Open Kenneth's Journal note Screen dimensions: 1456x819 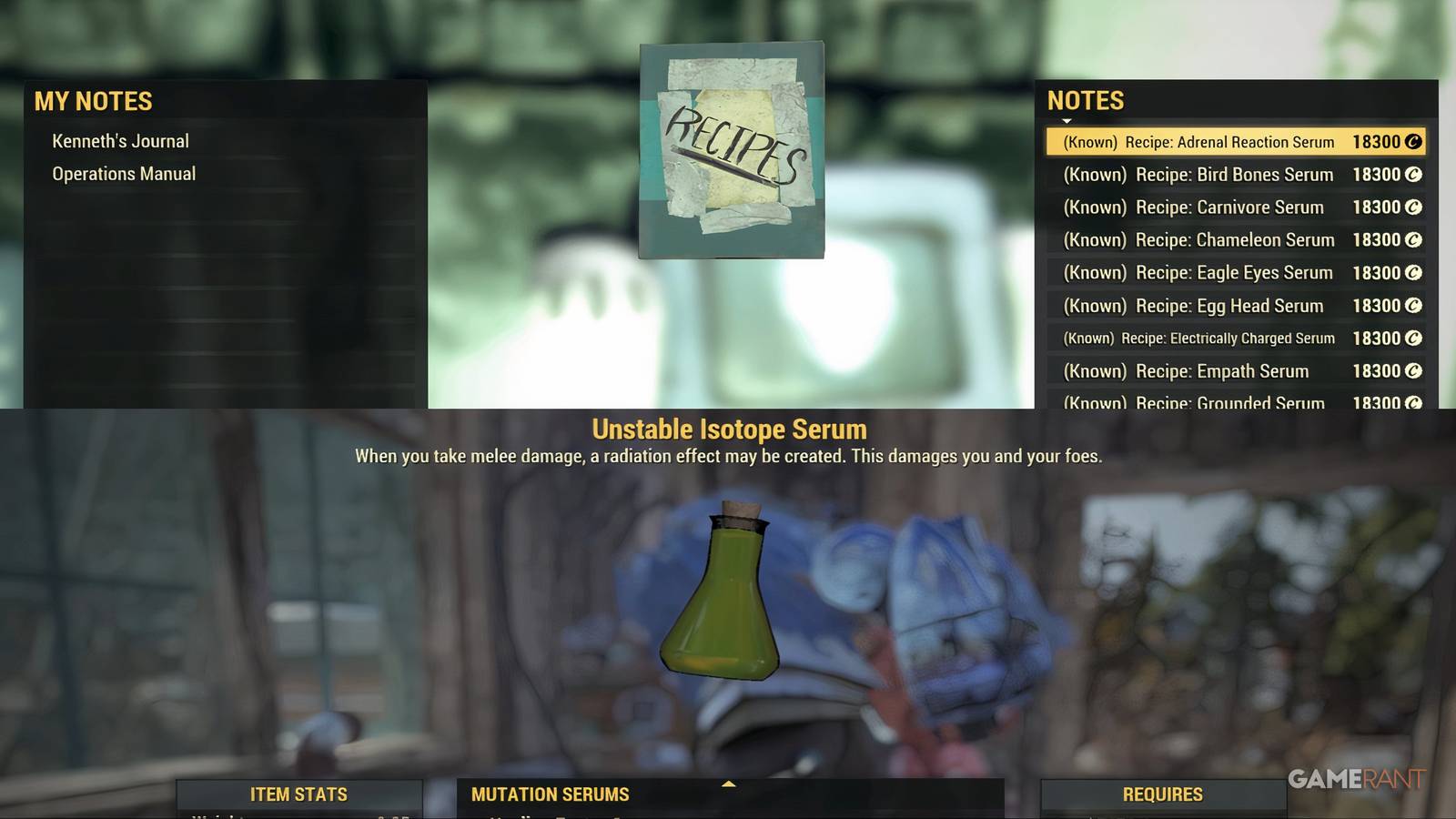pyautogui.click(x=120, y=140)
